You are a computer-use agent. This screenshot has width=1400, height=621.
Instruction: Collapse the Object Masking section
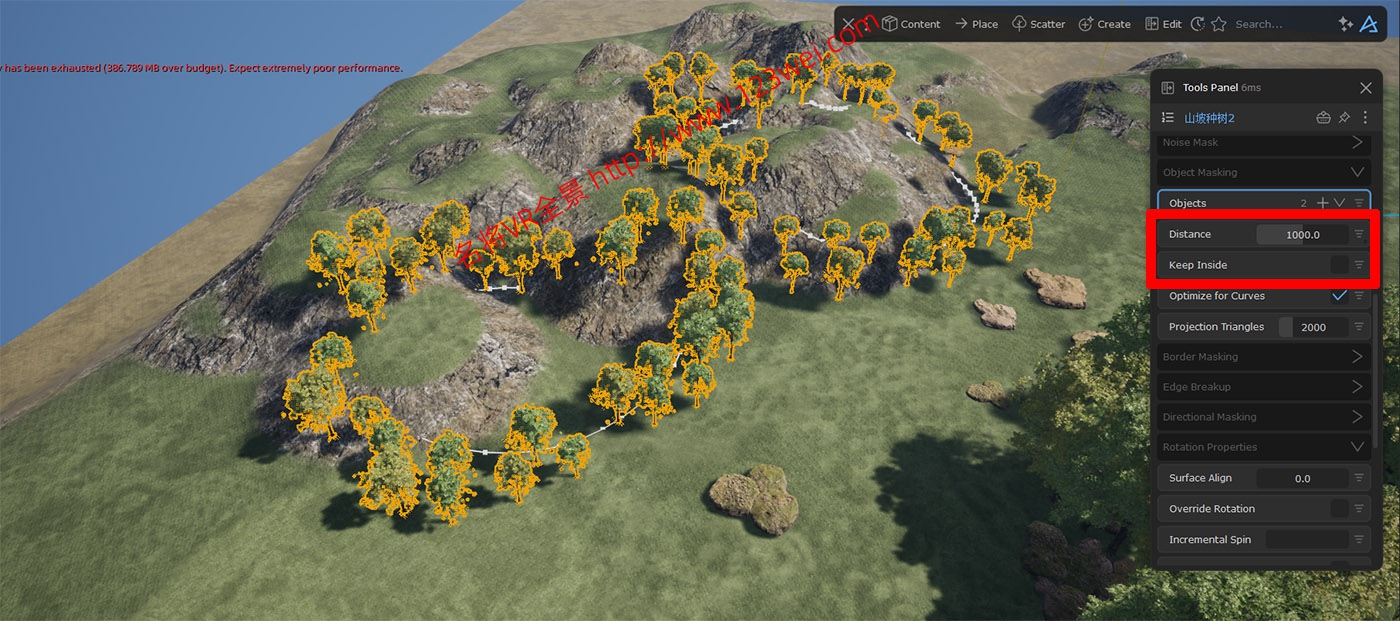click(1357, 172)
